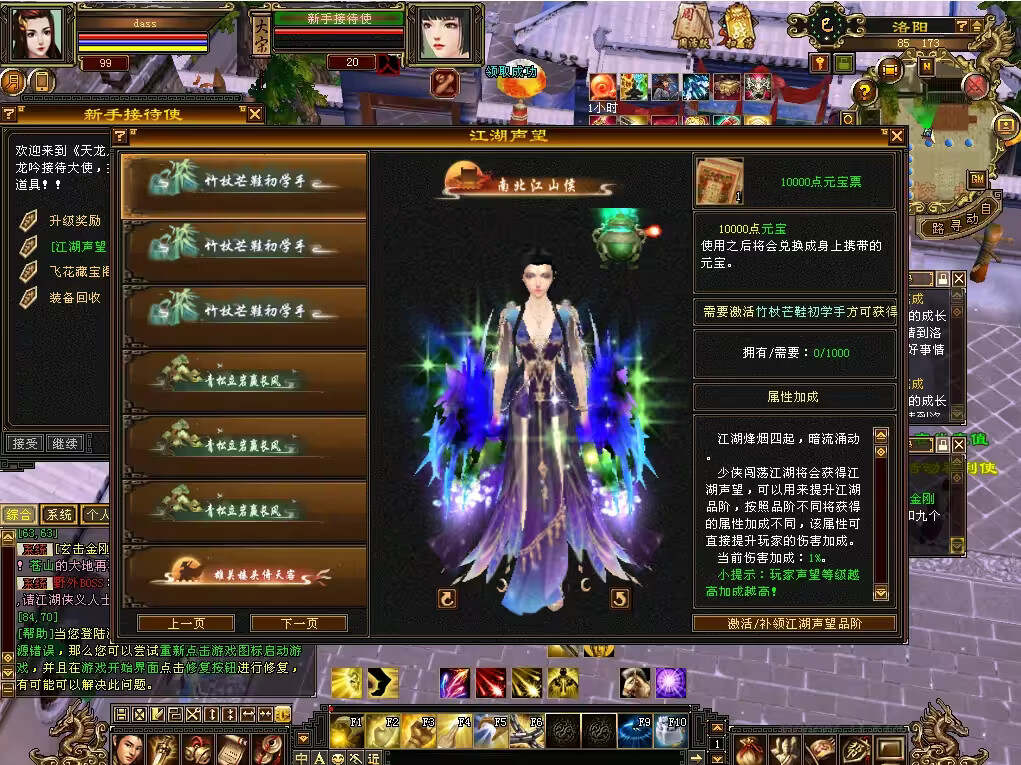Switch to the 综合 chat tab
Viewport: 1021px width, 765px height.
point(19,515)
